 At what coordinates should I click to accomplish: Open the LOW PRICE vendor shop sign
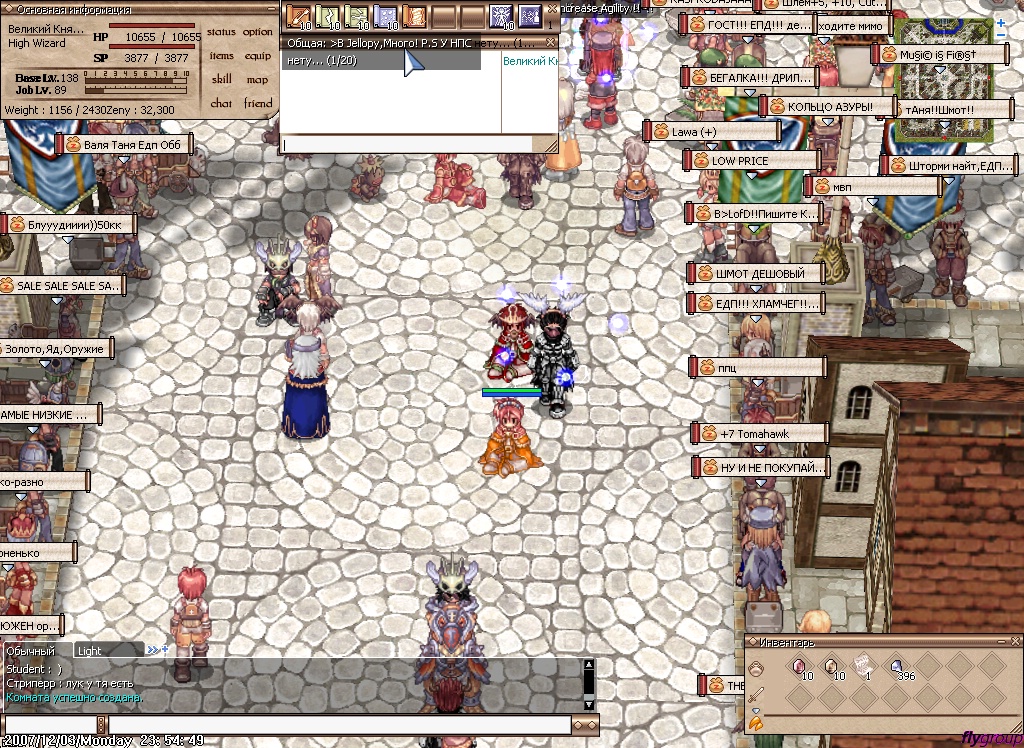pos(752,160)
